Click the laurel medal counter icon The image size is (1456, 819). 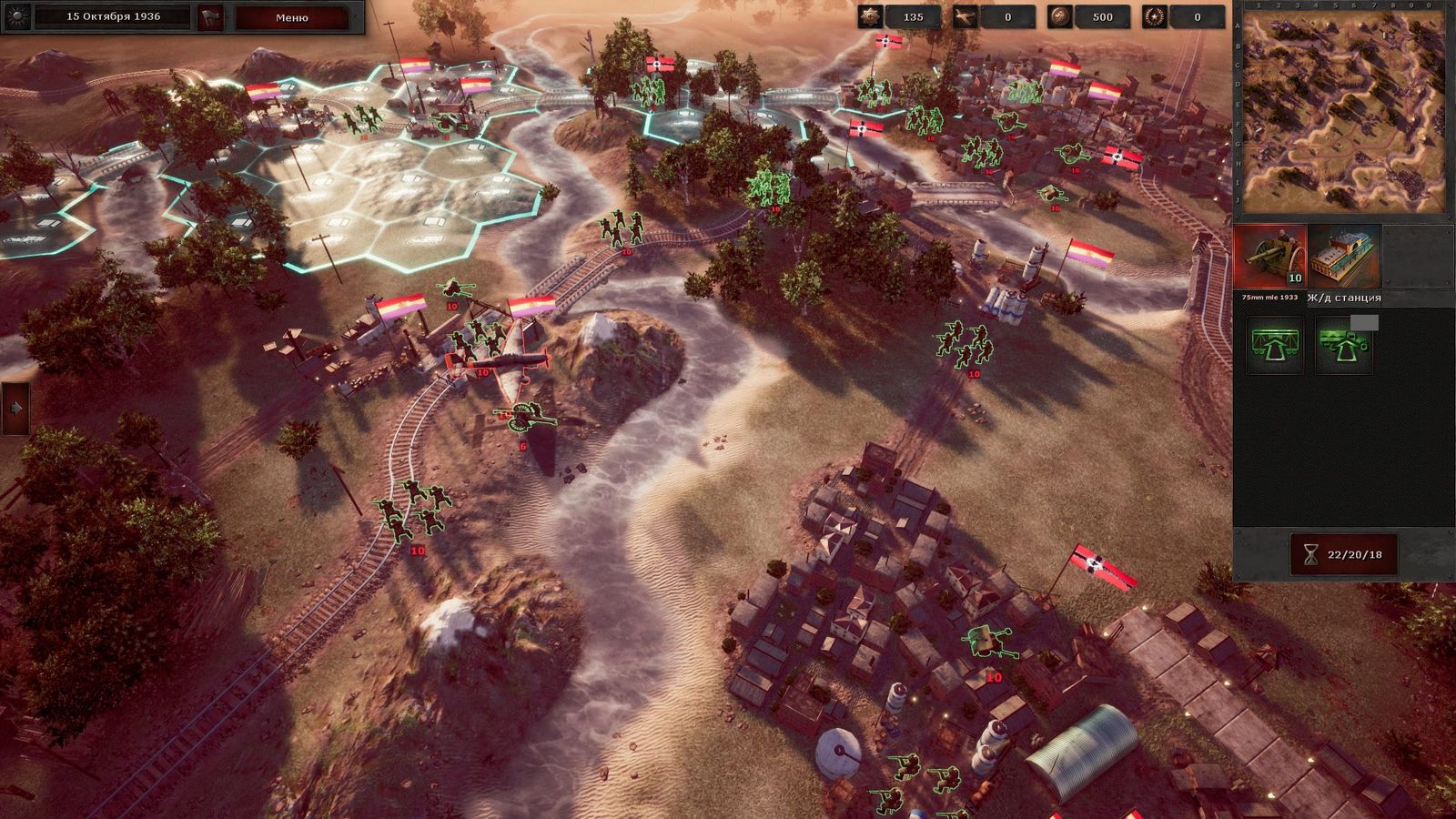pyautogui.click(x=1154, y=15)
